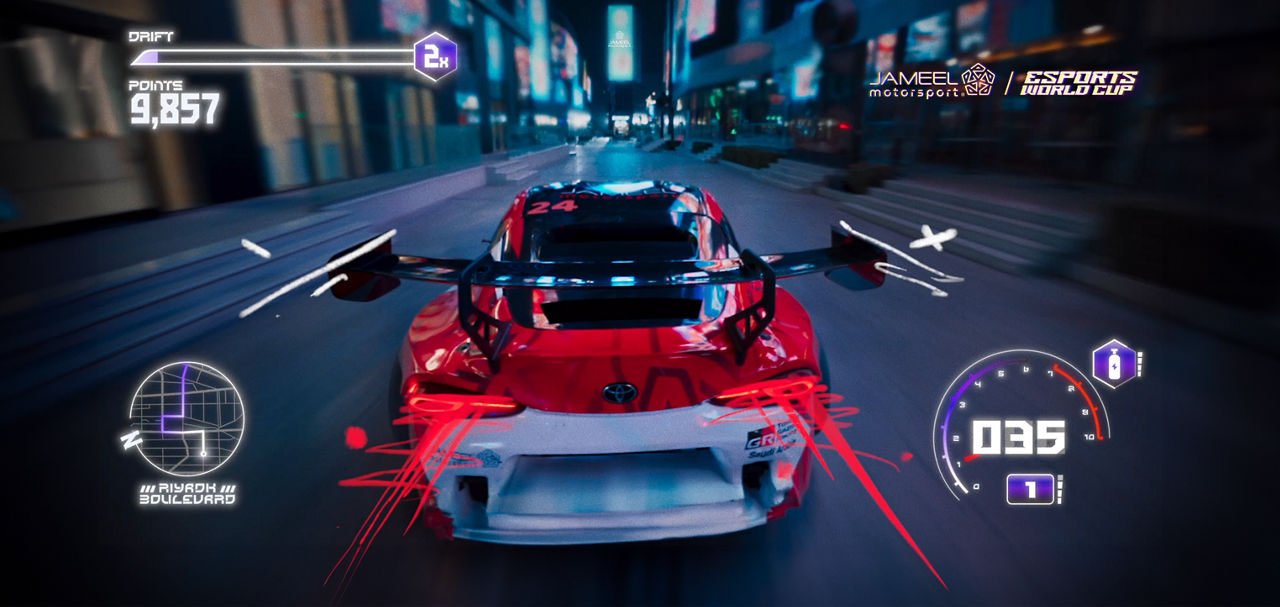
Task: Click the circular Riyadh Boulevard minimap
Action: 186,418
